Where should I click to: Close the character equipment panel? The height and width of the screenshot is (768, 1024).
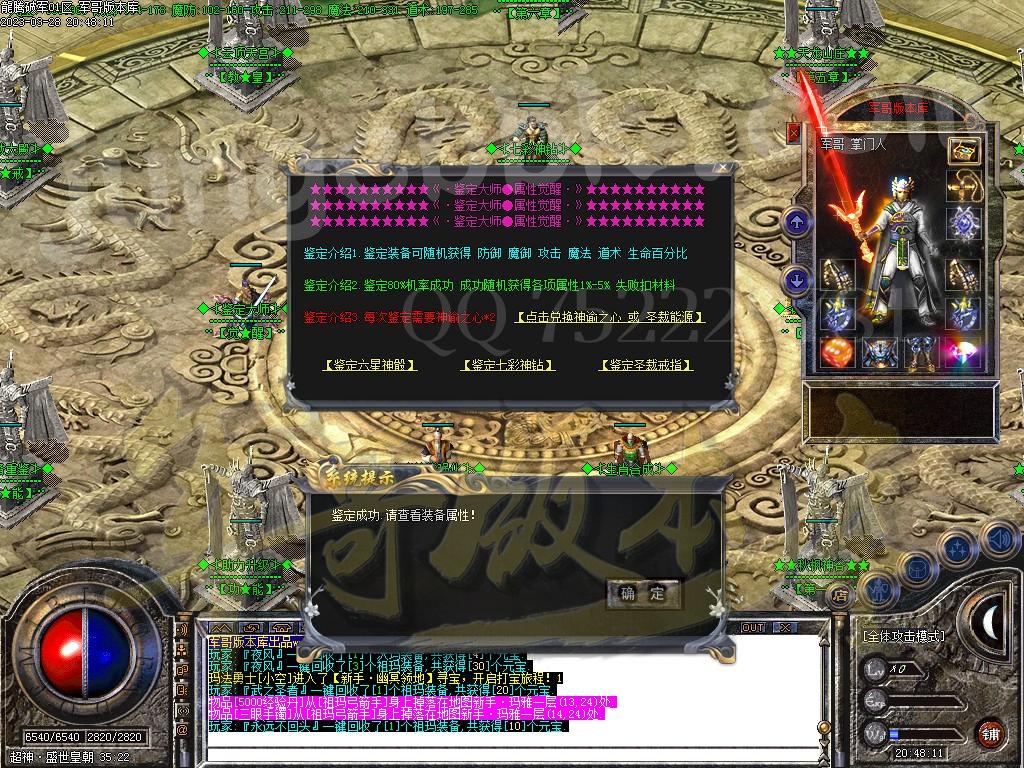point(794,132)
